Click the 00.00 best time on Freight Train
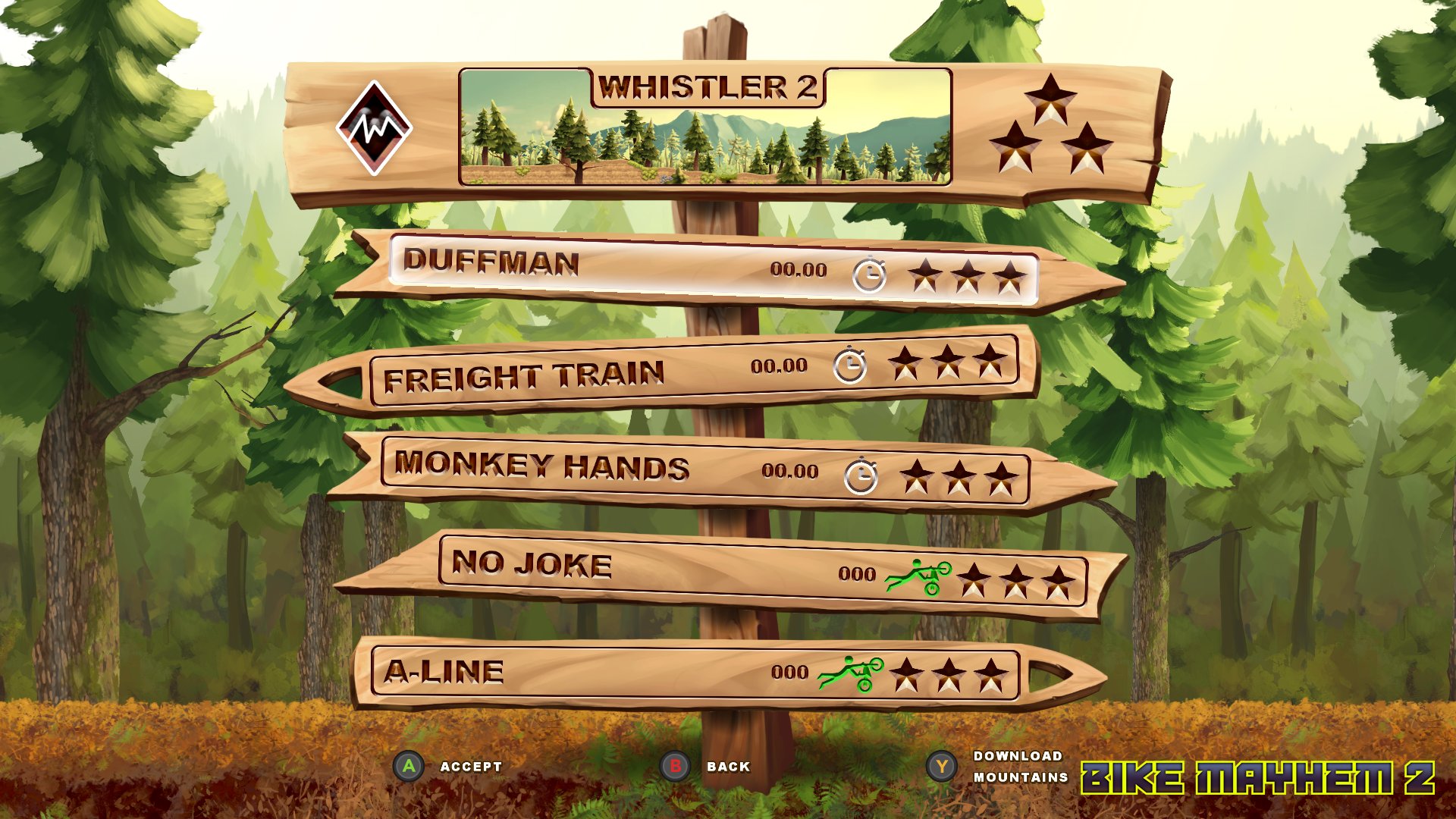The height and width of the screenshot is (819, 1456). coord(779,366)
